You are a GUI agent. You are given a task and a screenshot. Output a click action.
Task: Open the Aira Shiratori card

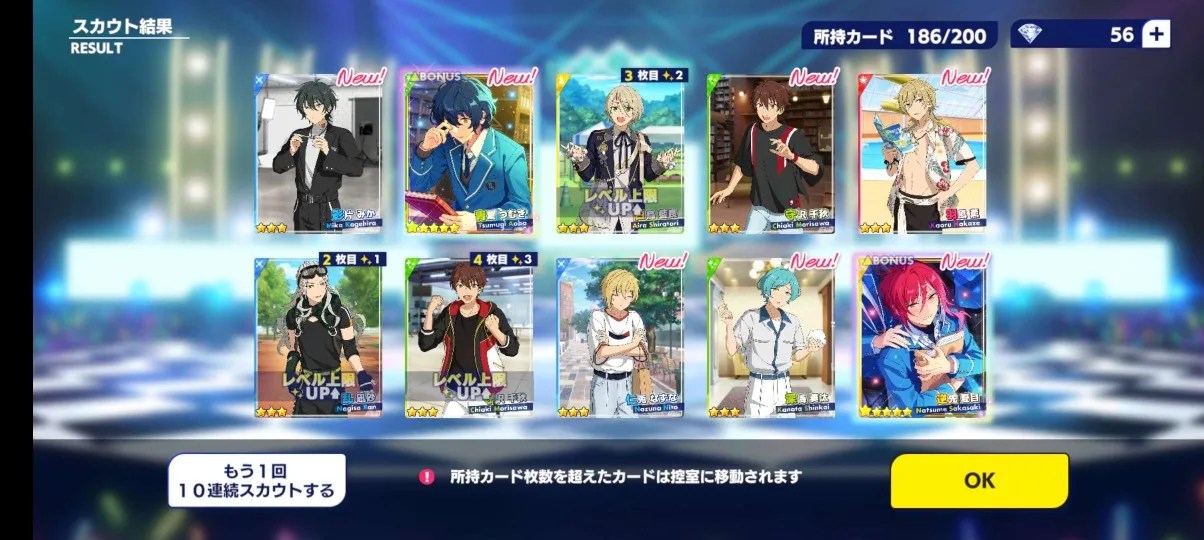(620, 153)
